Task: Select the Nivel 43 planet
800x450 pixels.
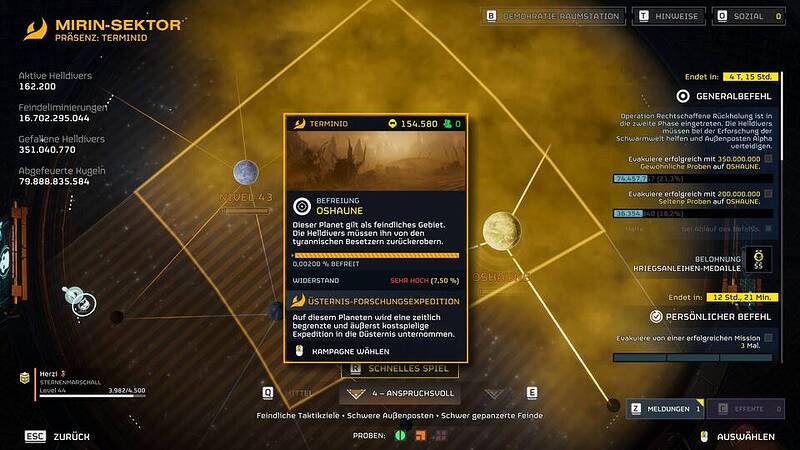Action: (x=247, y=173)
